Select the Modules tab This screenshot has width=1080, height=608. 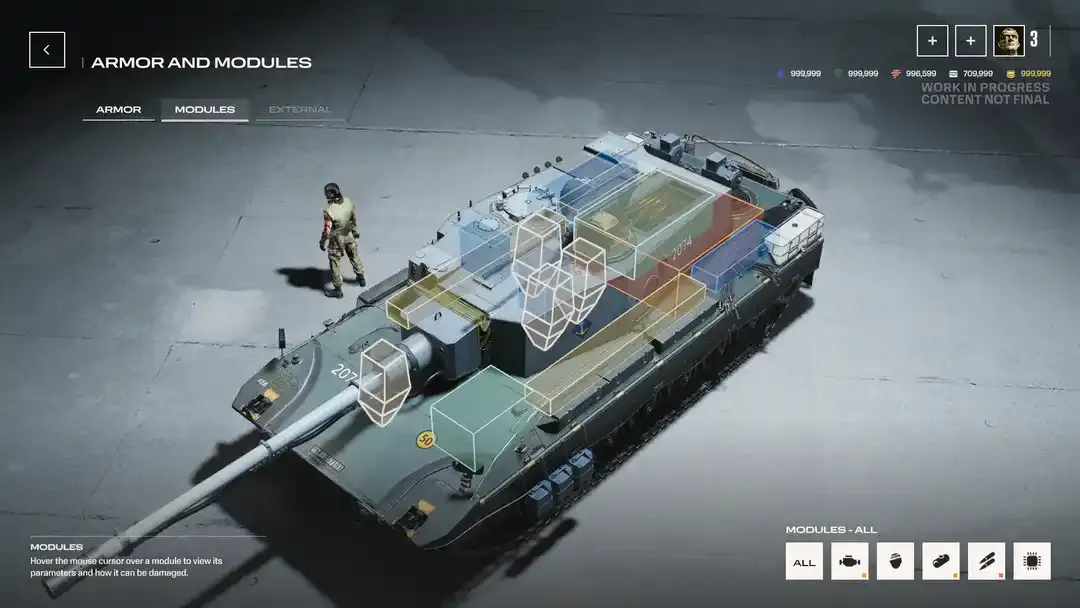coord(204,109)
